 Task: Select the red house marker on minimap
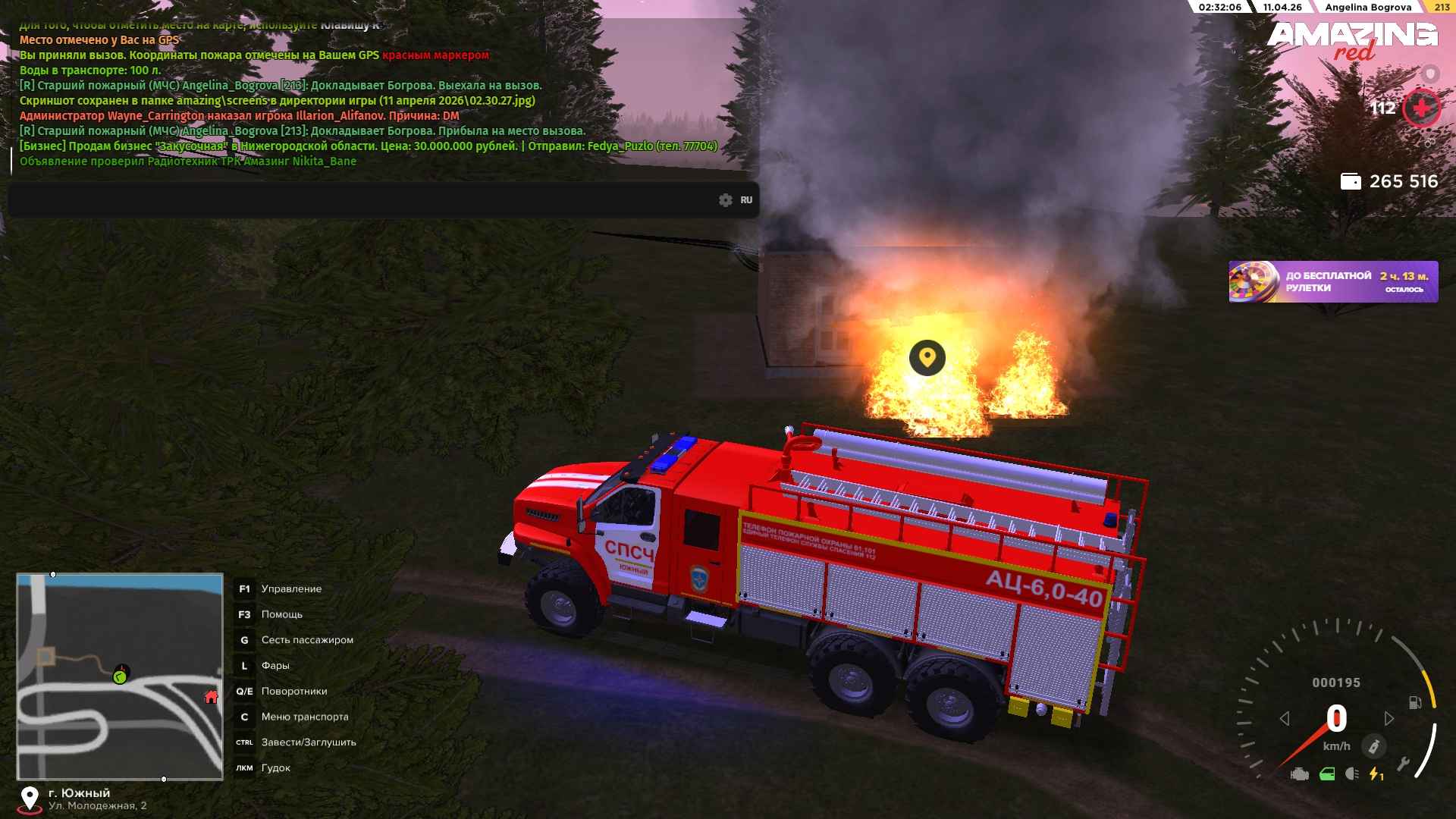point(212,697)
